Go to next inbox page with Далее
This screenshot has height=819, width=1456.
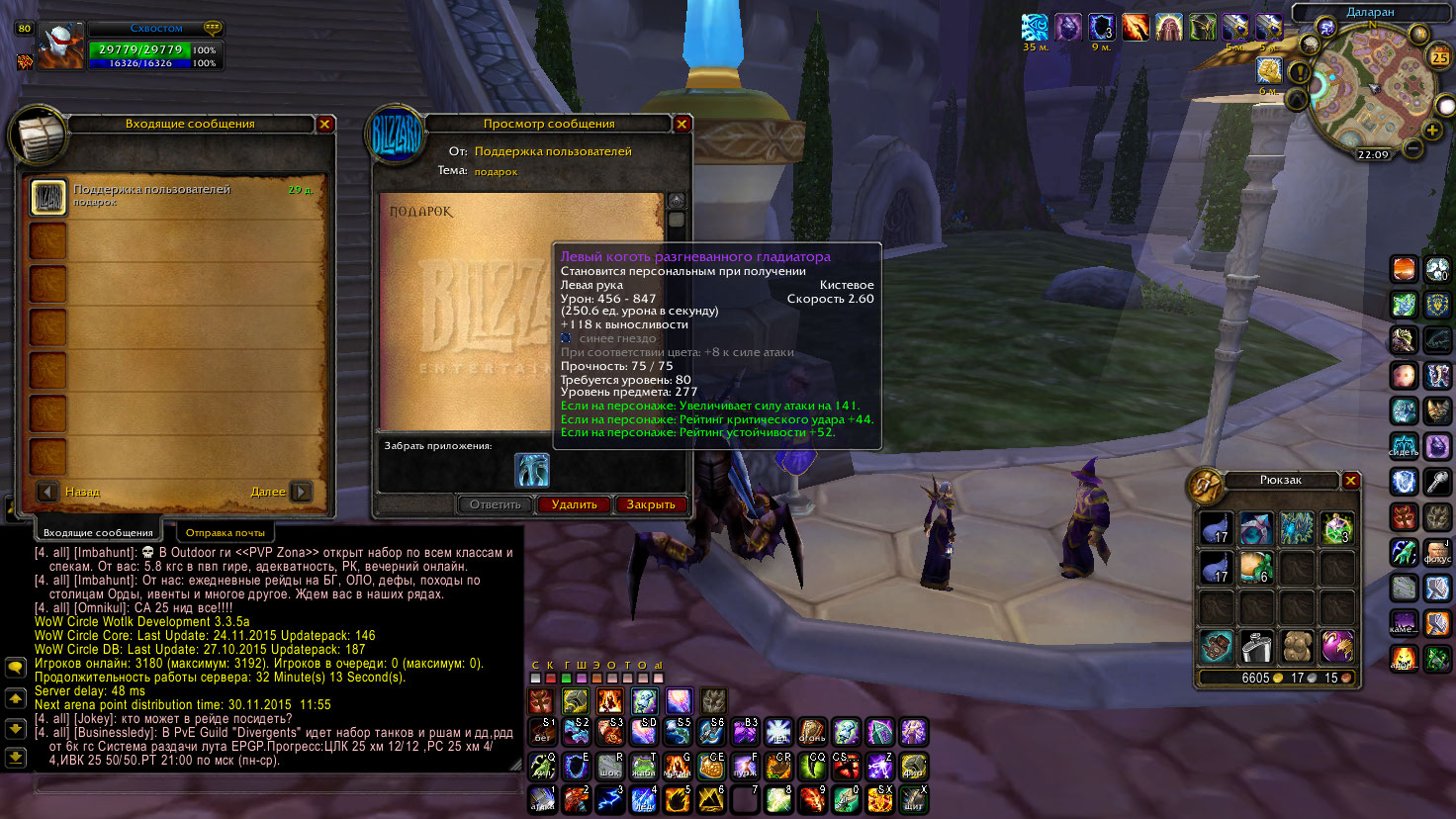302,492
